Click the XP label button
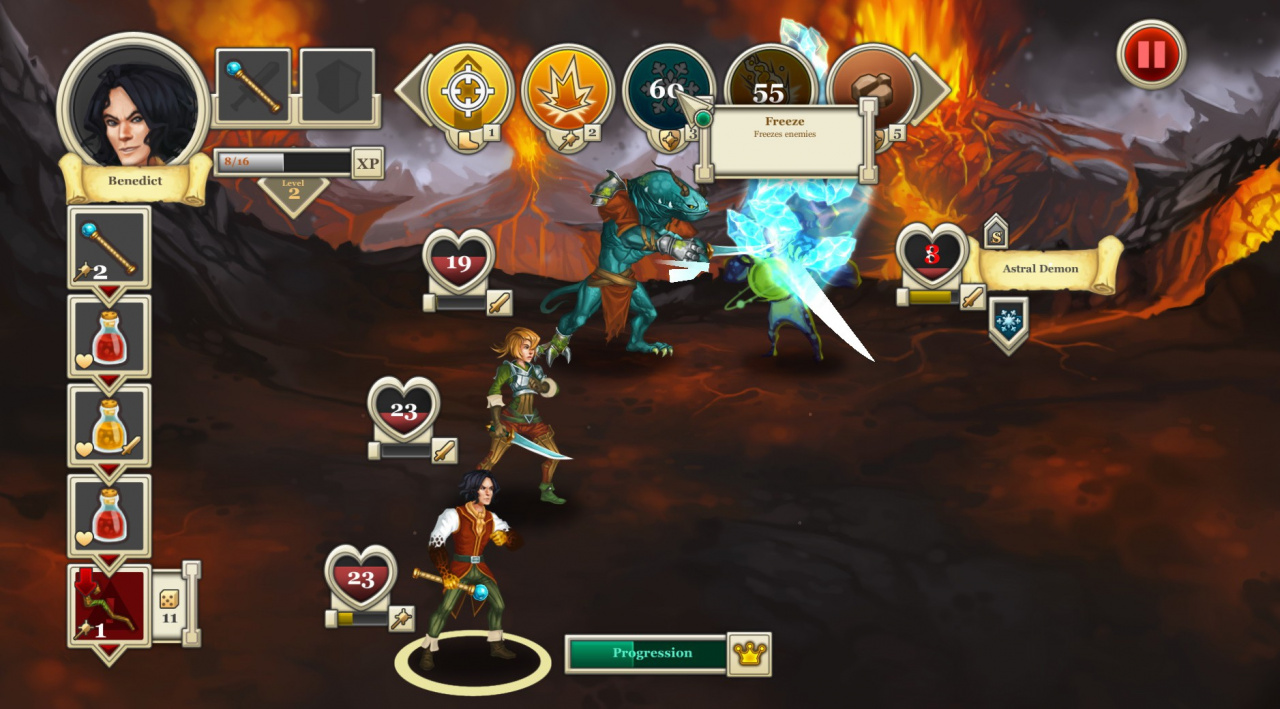 [x=367, y=162]
